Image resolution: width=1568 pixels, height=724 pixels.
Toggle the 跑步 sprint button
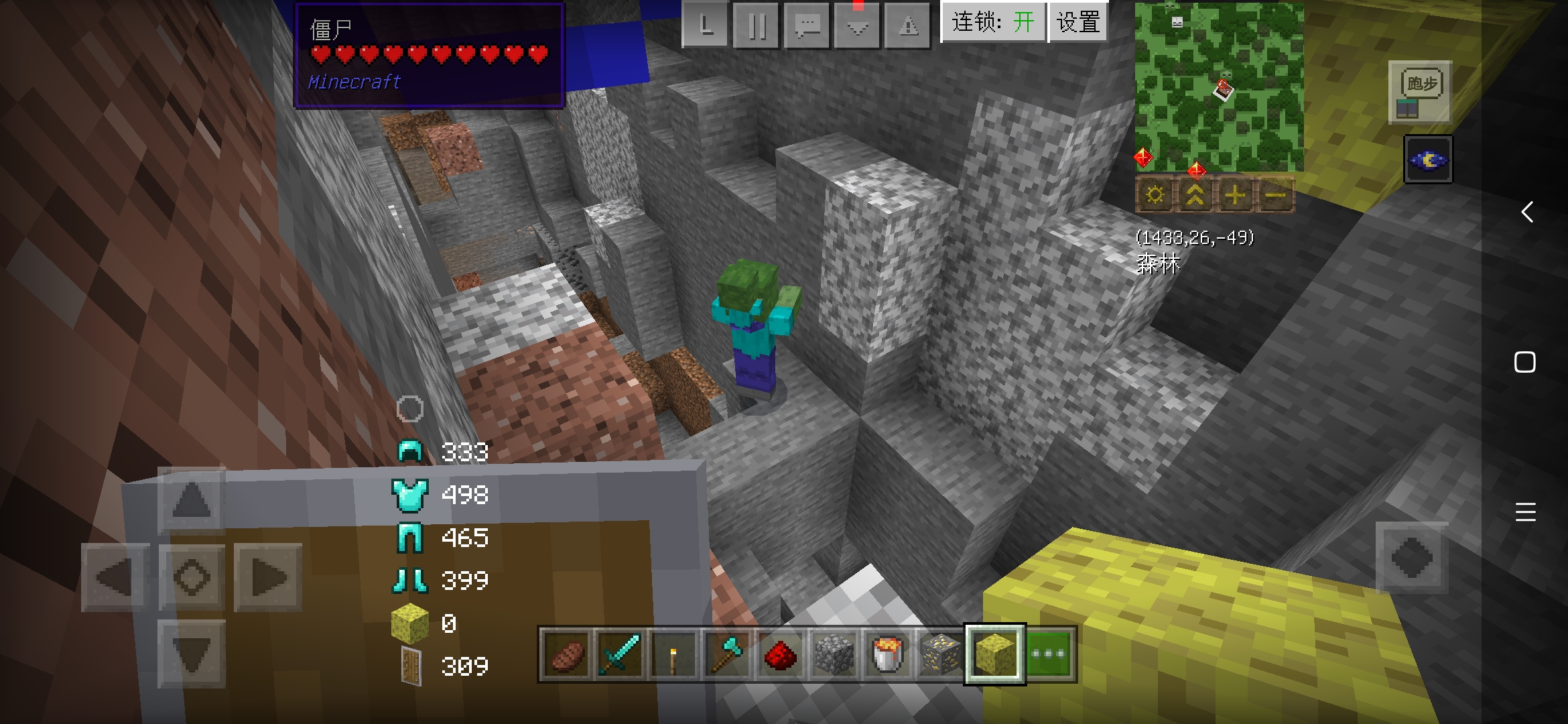click(1421, 93)
